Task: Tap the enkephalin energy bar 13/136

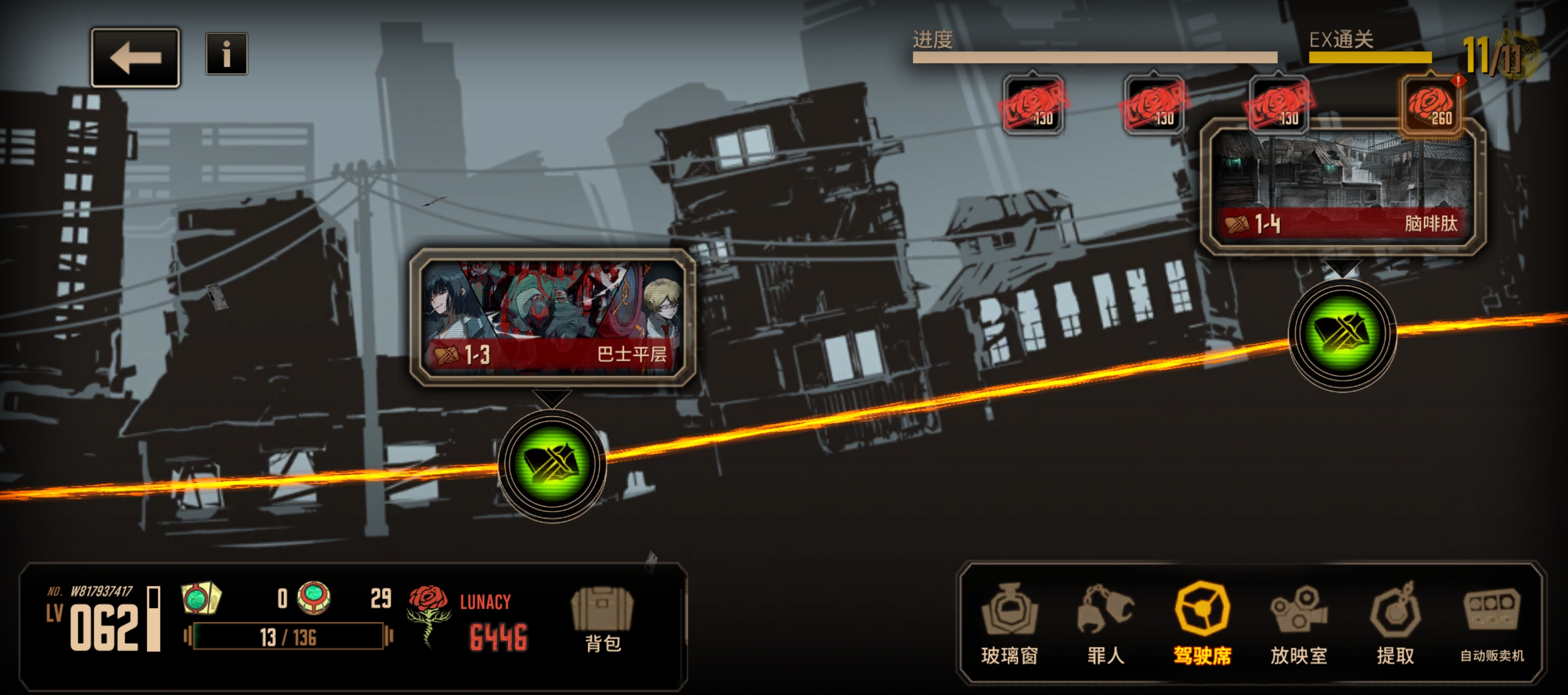Action: point(288,637)
